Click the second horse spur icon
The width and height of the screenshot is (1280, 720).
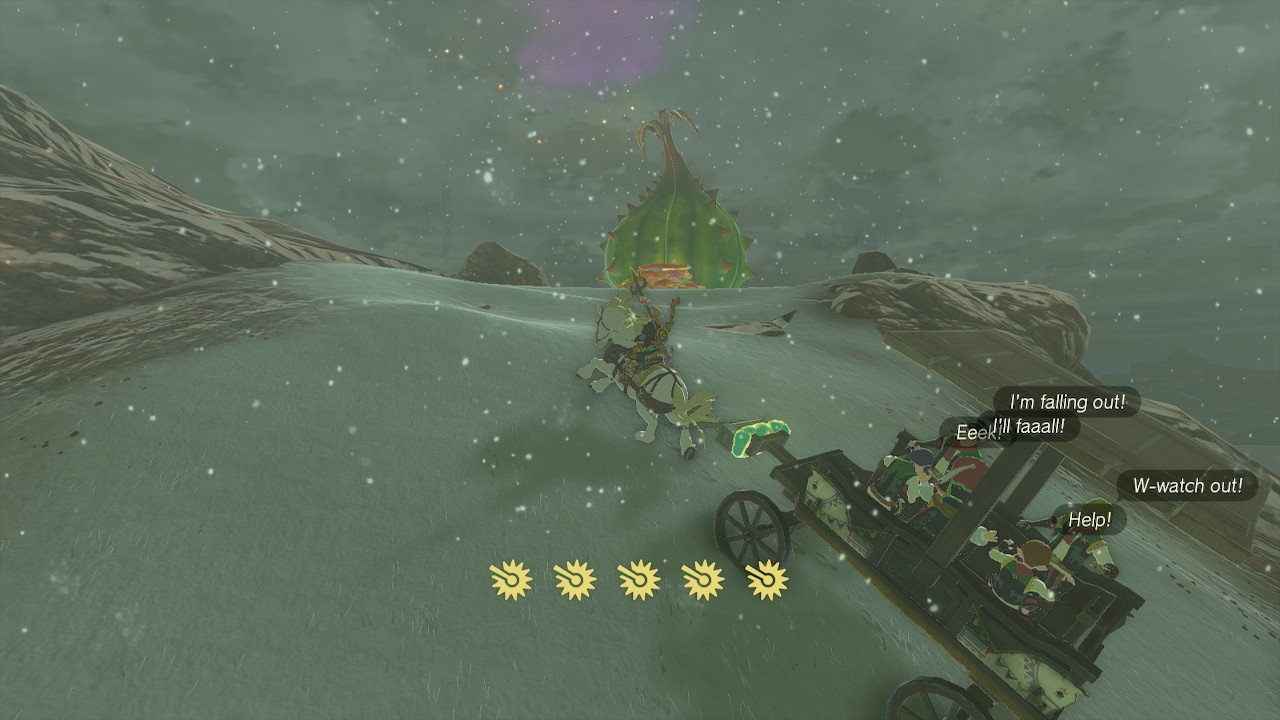point(574,578)
